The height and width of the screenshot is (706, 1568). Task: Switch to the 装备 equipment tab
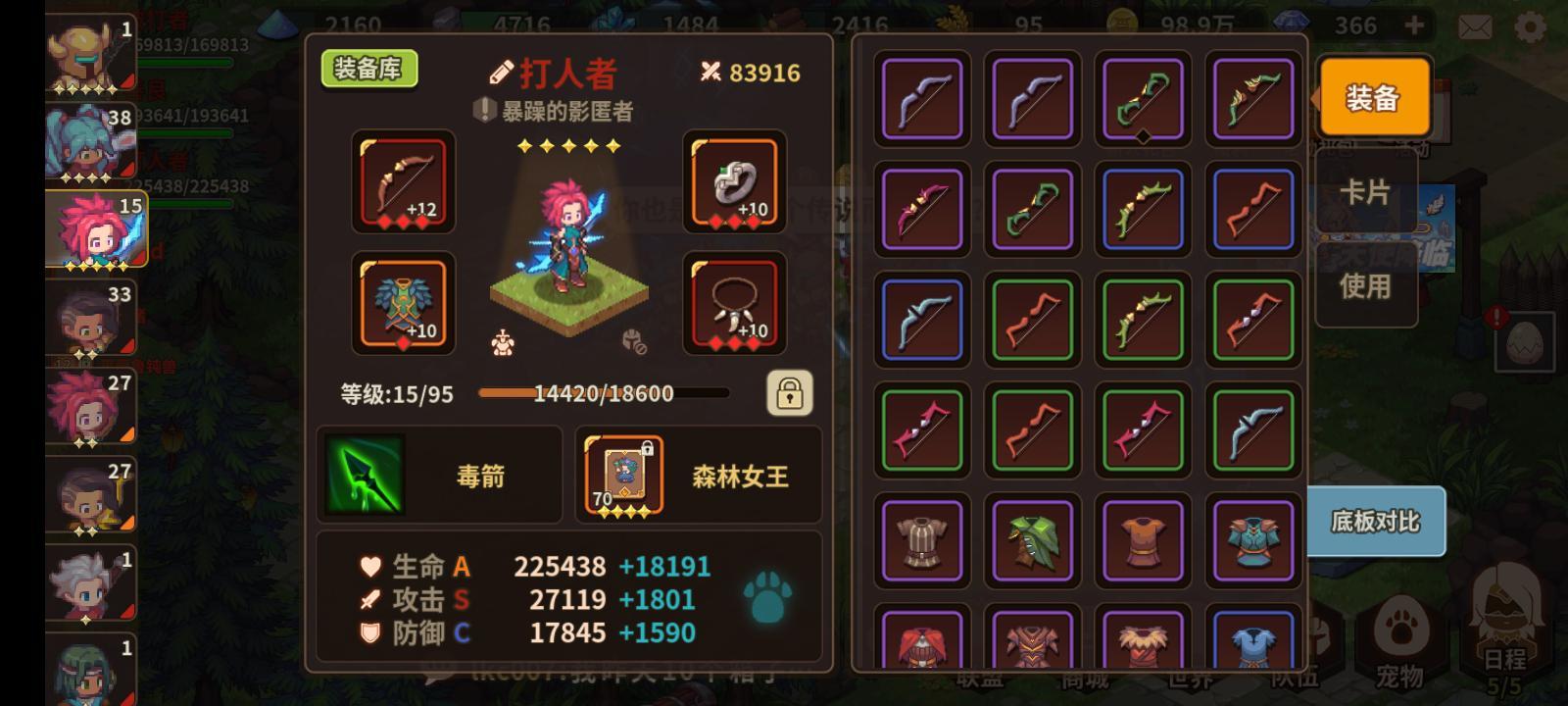click(x=1374, y=98)
